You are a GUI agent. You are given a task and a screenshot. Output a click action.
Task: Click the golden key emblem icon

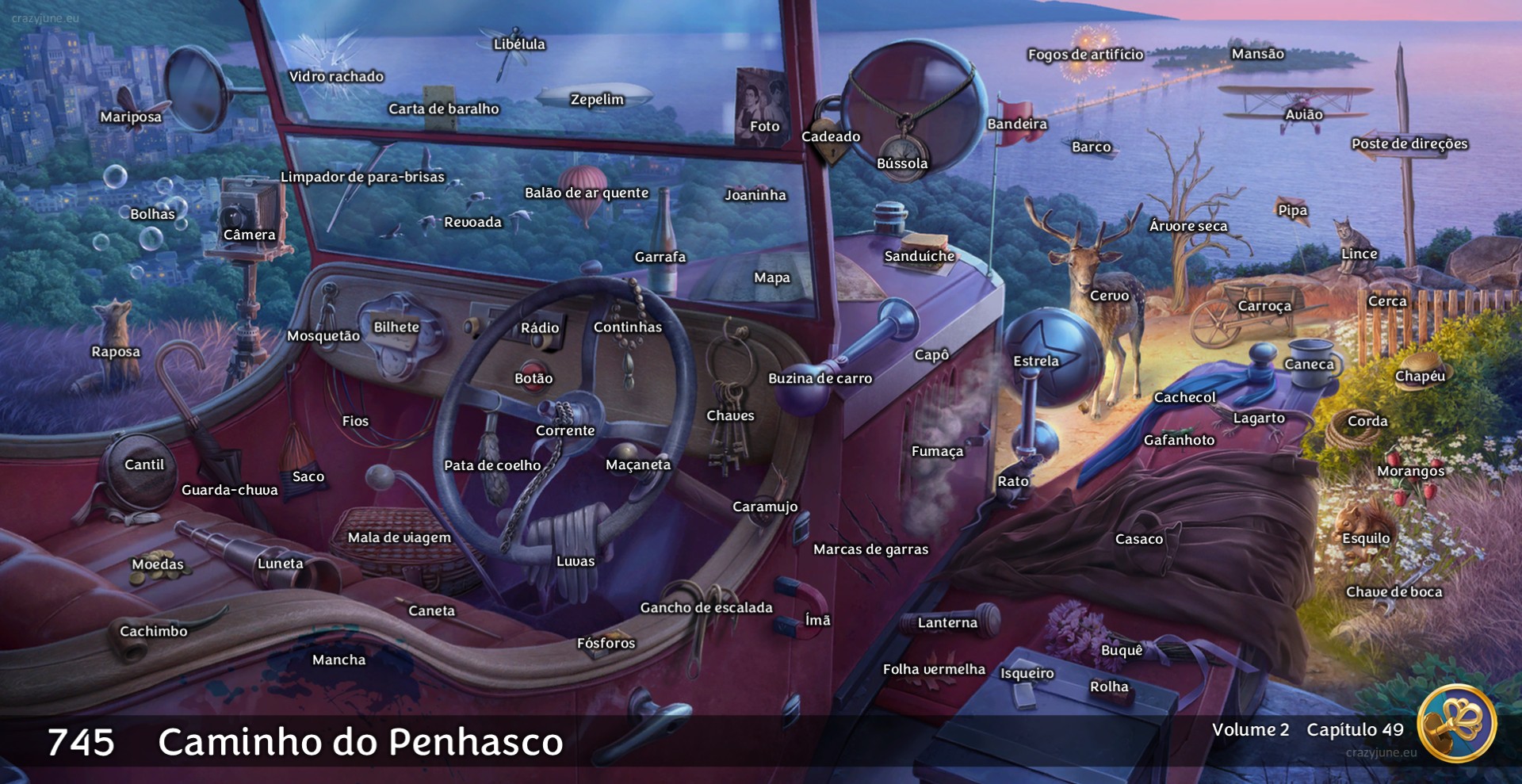(1455, 724)
